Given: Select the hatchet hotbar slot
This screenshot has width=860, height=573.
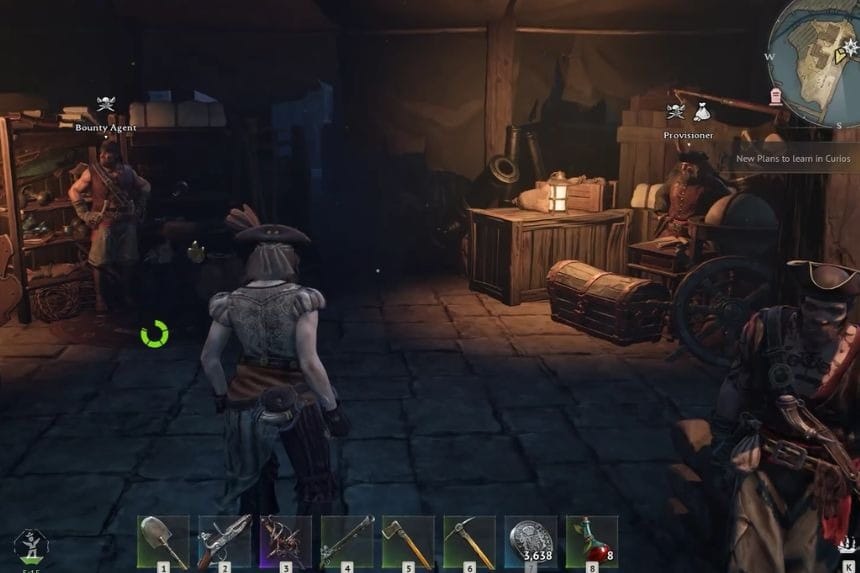Looking at the screenshot, I should click(x=408, y=541).
